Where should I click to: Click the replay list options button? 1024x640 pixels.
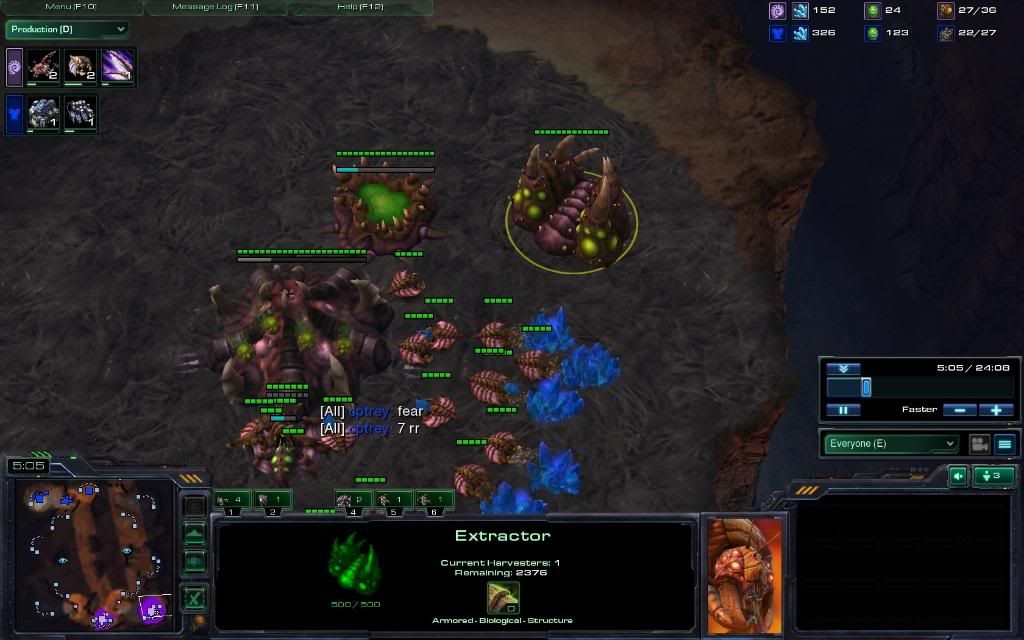click(1004, 444)
